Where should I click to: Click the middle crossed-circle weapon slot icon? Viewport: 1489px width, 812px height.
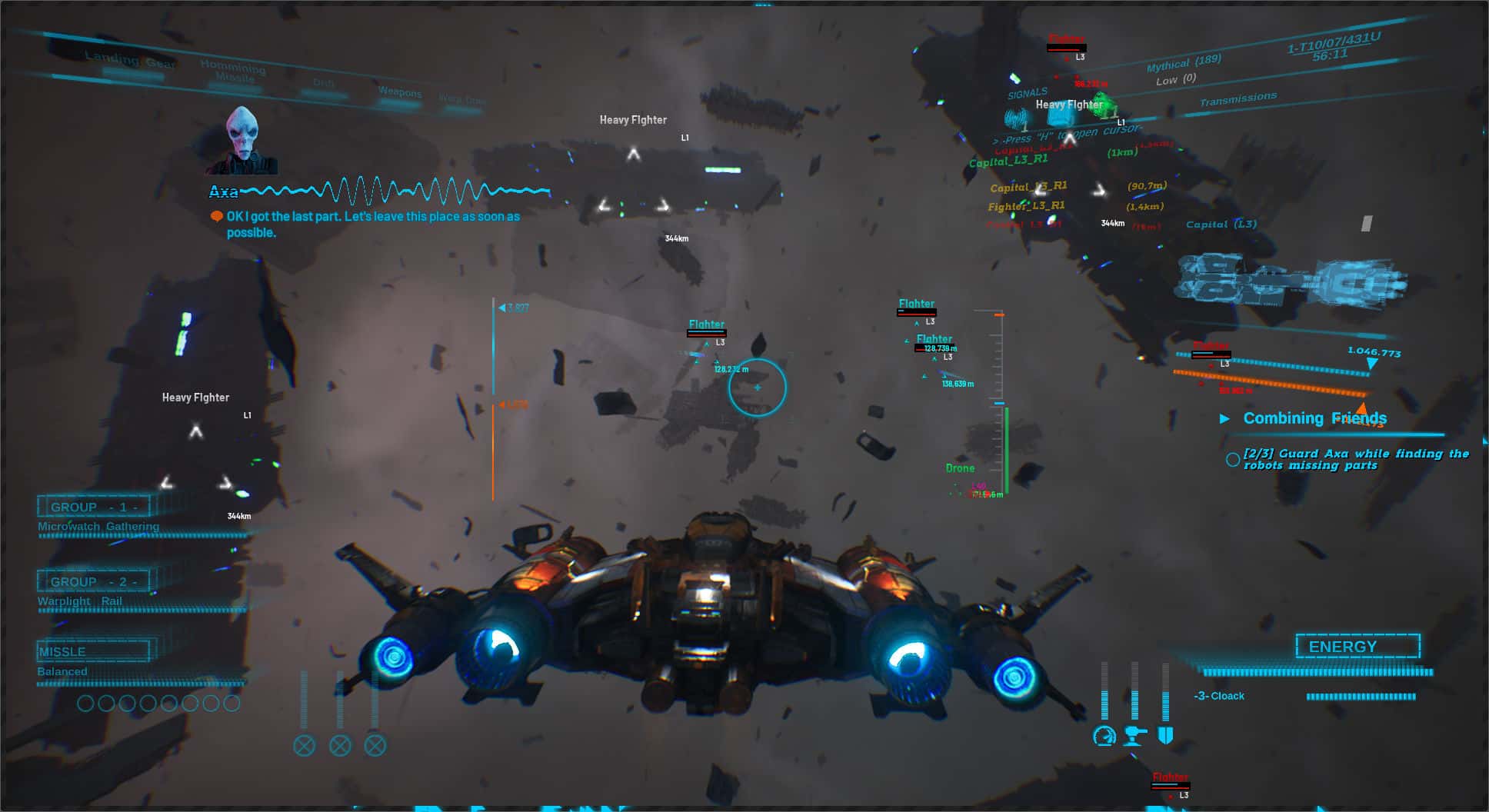coord(340,744)
